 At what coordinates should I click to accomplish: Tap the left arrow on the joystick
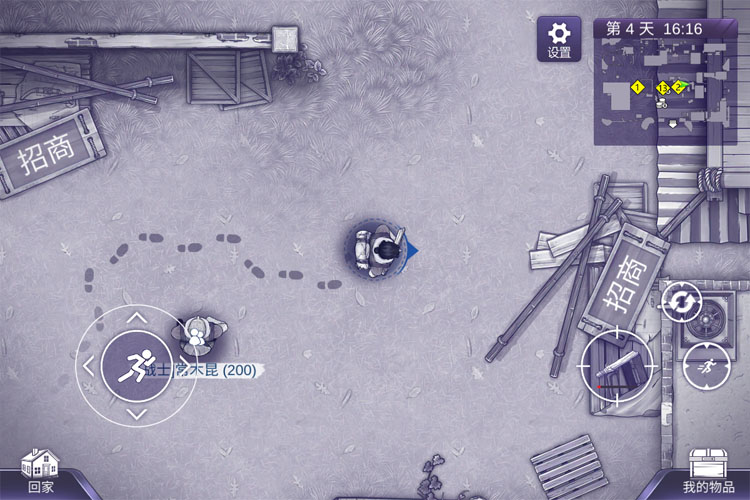tap(88, 366)
